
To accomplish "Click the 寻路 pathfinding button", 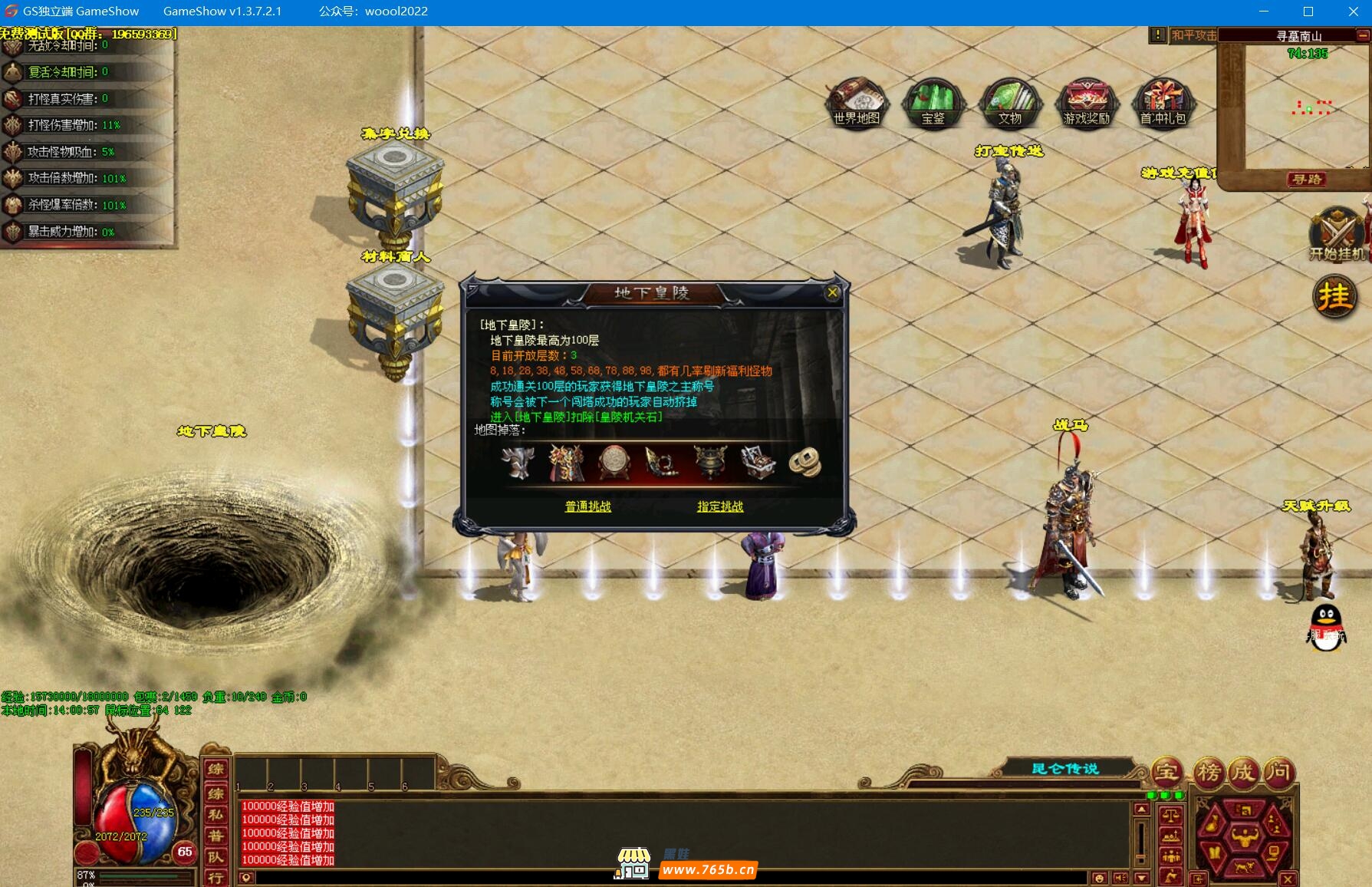I will coord(1307,180).
